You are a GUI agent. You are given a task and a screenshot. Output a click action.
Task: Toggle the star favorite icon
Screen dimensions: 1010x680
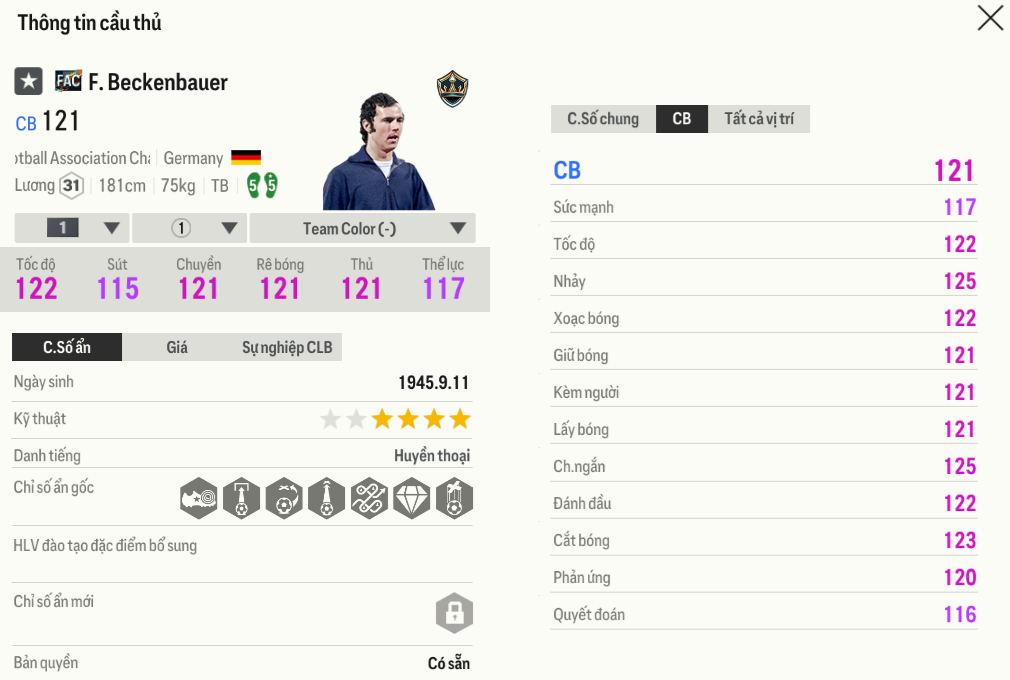coord(28,82)
